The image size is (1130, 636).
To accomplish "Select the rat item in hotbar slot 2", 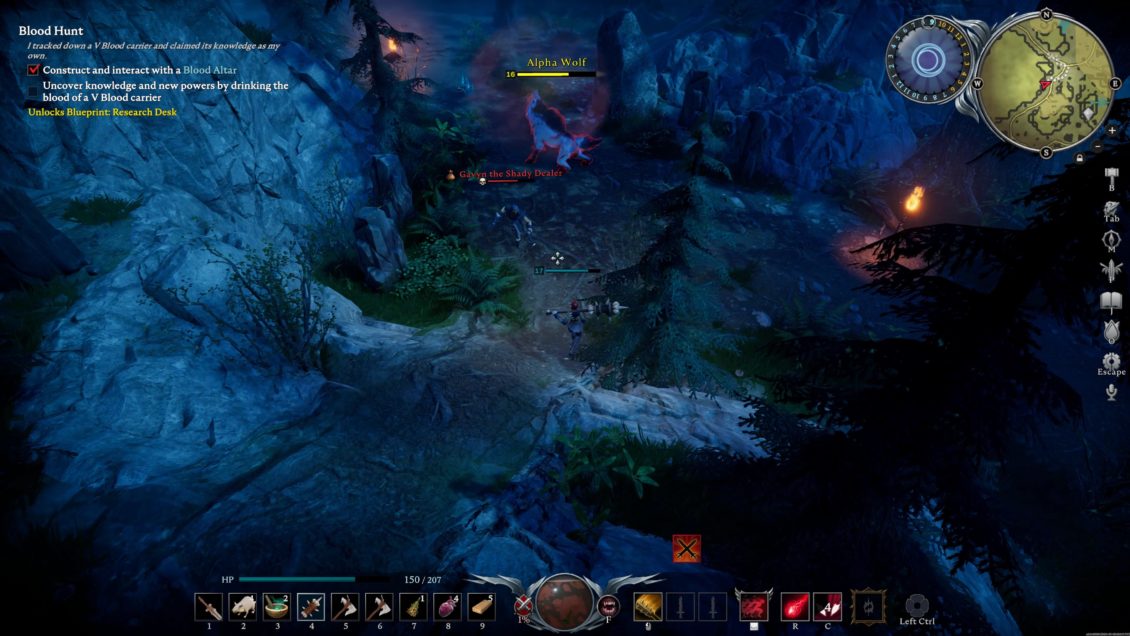I will (243, 606).
